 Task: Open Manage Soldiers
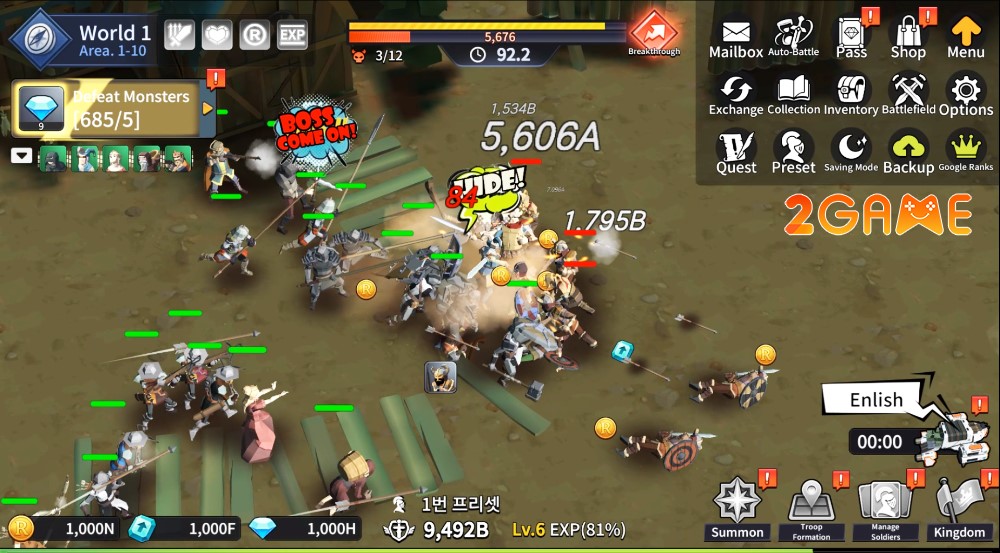pos(884,507)
